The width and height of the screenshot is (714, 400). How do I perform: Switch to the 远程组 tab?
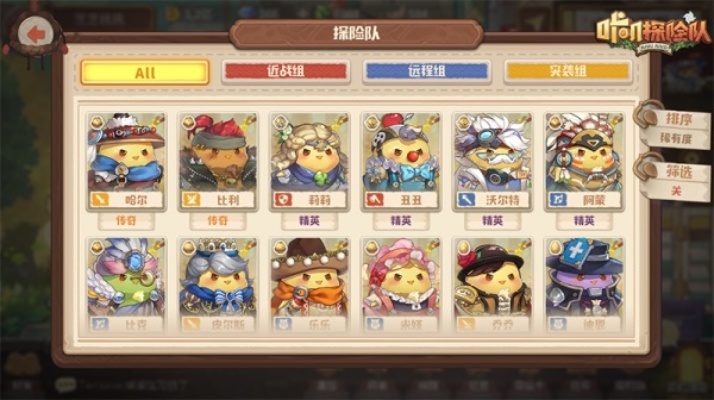[427, 72]
